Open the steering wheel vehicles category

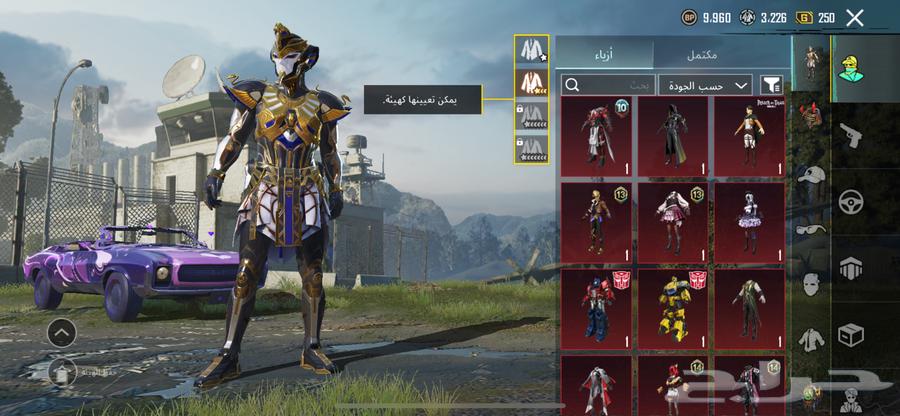[851, 201]
